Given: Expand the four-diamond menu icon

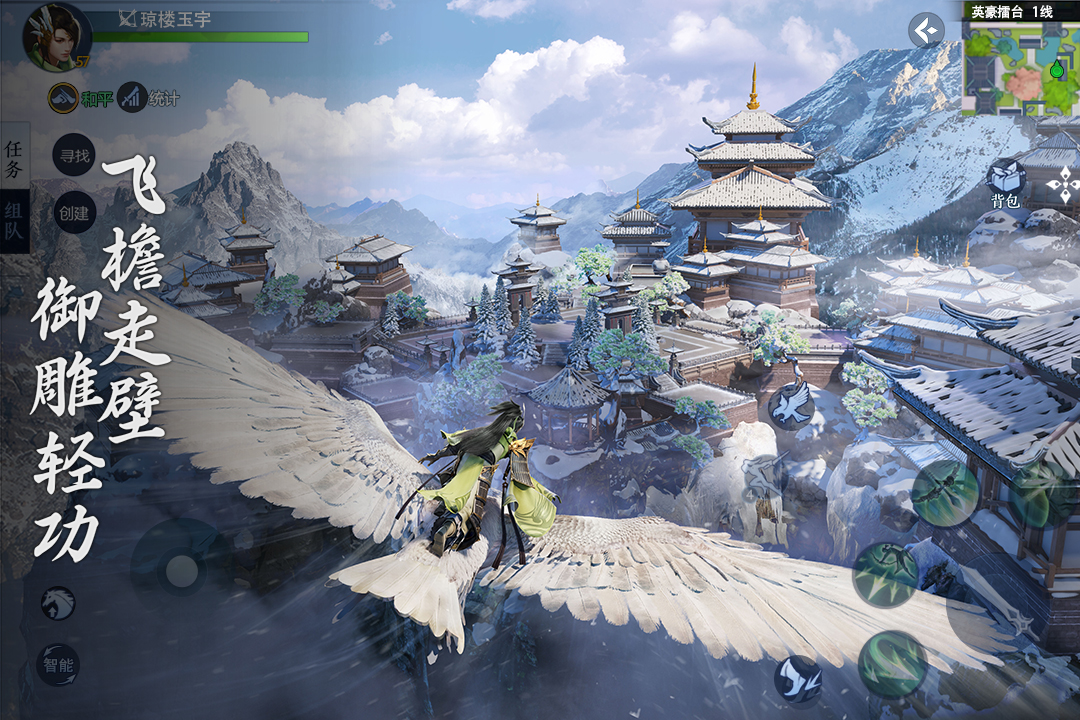Looking at the screenshot, I should click(1060, 185).
